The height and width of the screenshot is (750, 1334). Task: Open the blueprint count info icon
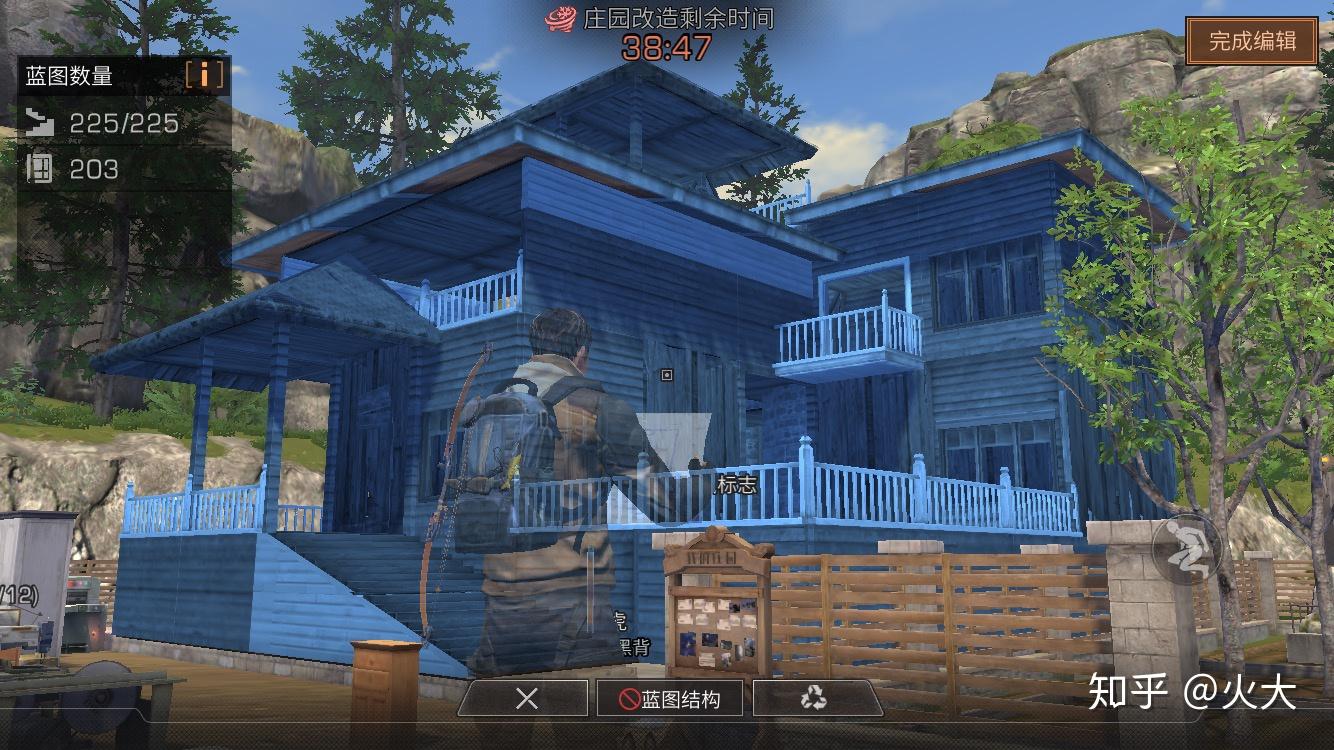point(204,75)
